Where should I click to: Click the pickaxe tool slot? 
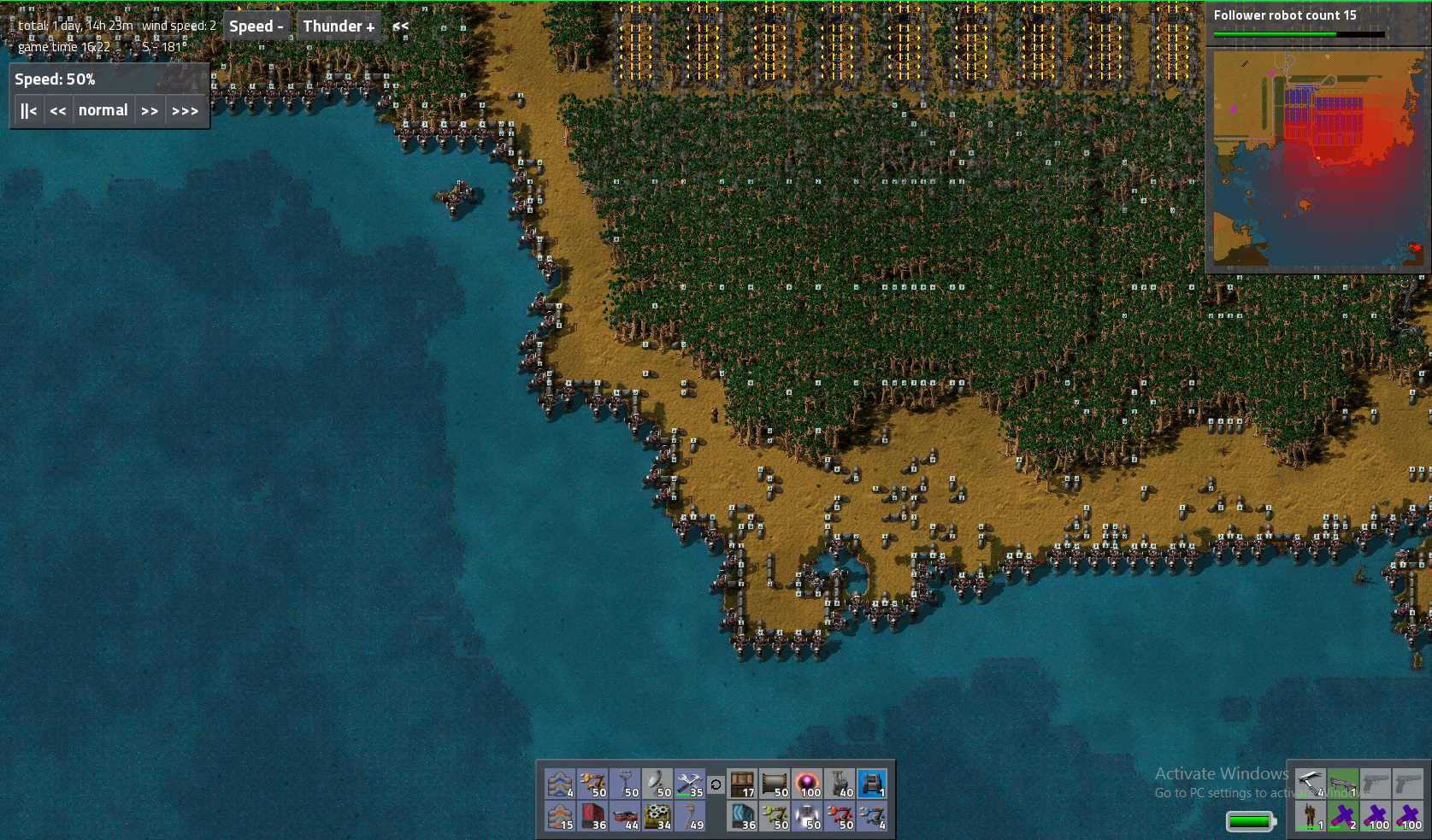coord(1310,784)
